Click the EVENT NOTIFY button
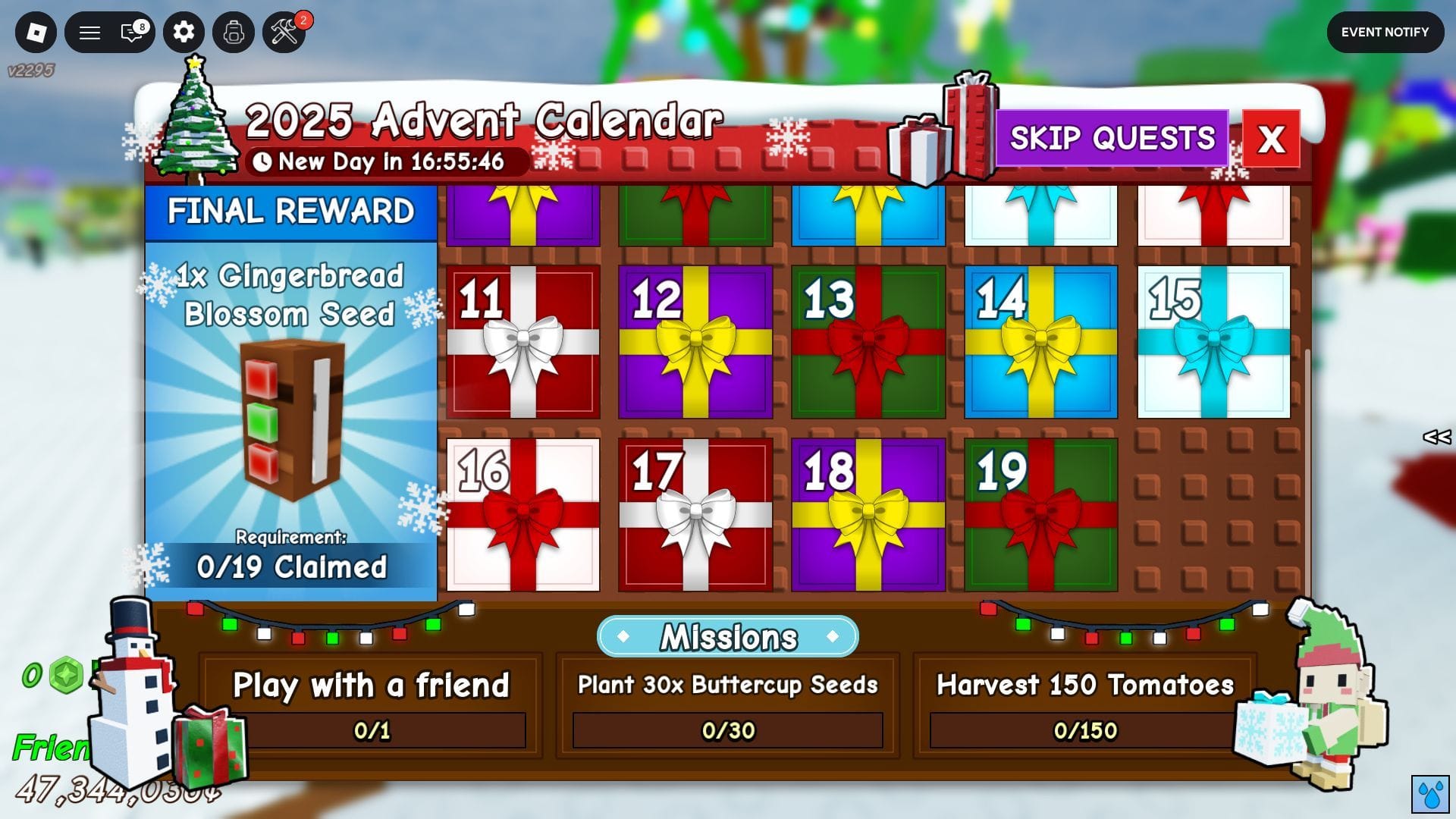This screenshot has height=819, width=1456. coord(1385,32)
